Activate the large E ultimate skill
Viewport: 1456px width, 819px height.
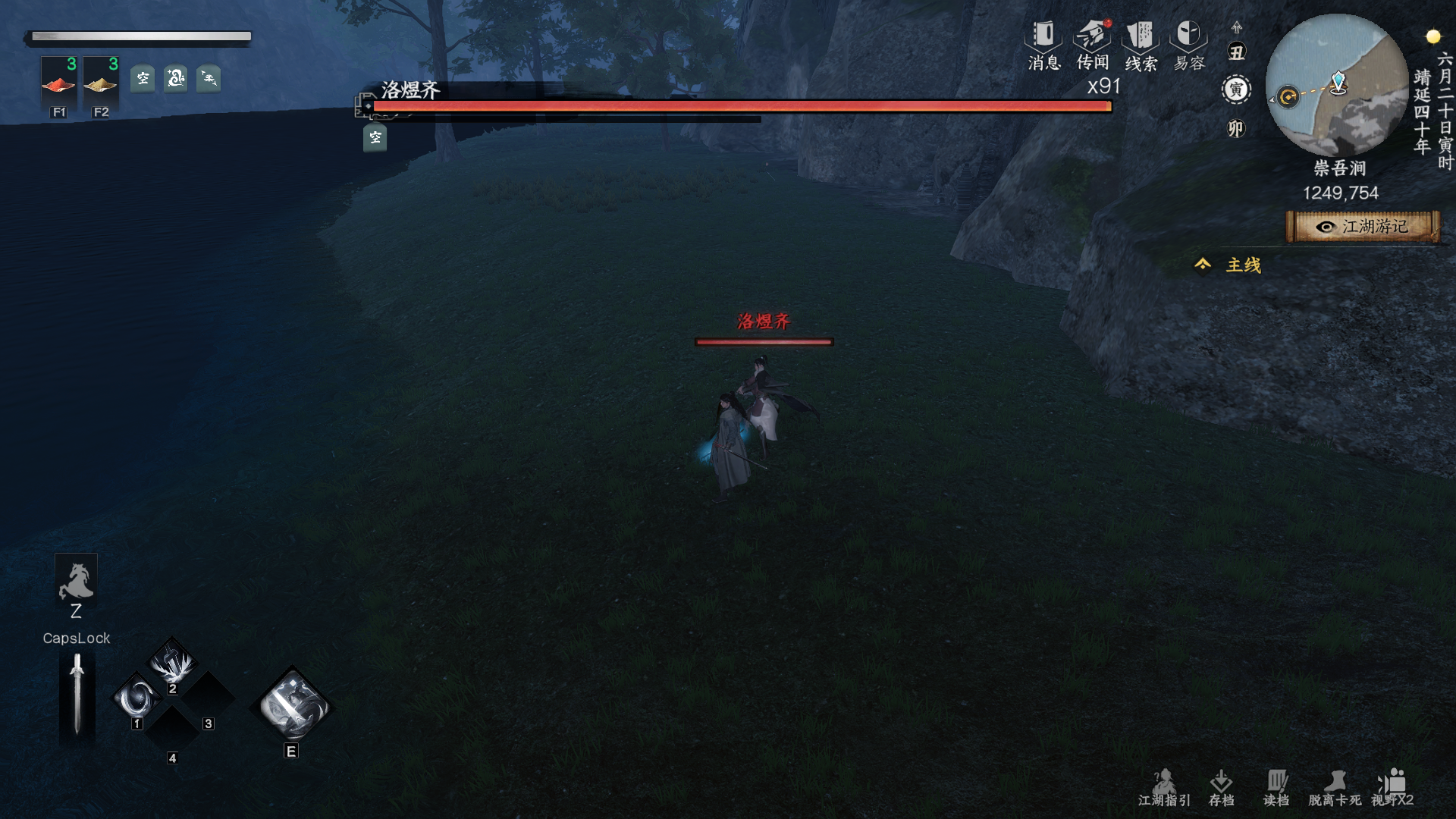(x=292, y=705)
